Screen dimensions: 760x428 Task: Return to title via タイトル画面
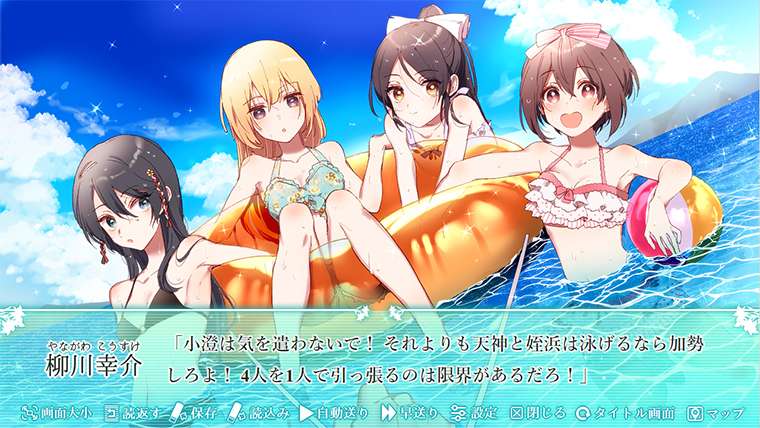pyautogui.click(x=625, y=412)
